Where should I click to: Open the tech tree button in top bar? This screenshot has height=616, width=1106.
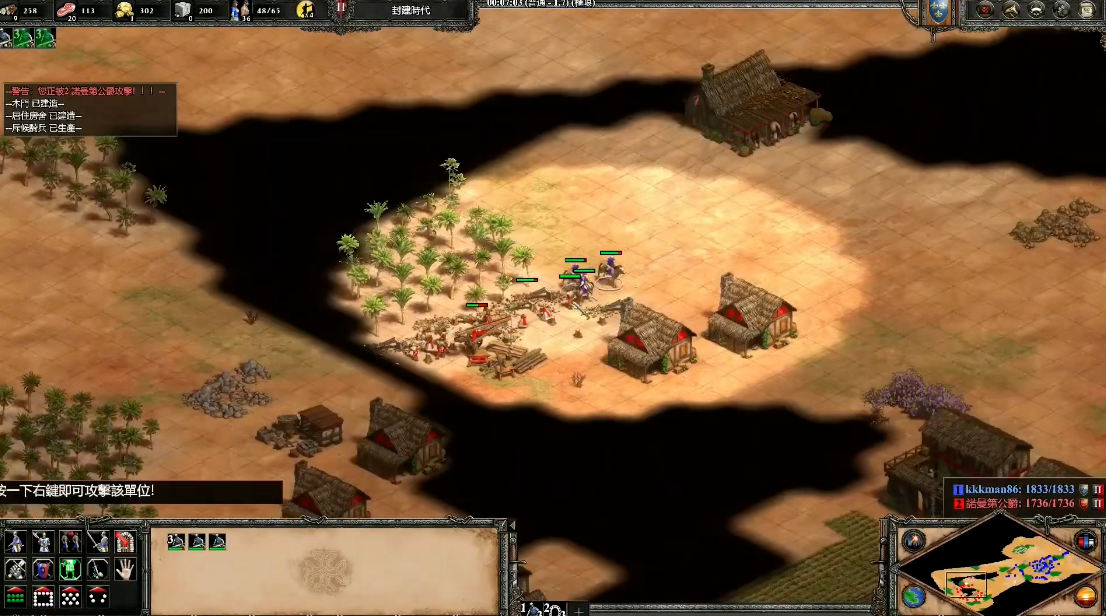coord(1011,10)
